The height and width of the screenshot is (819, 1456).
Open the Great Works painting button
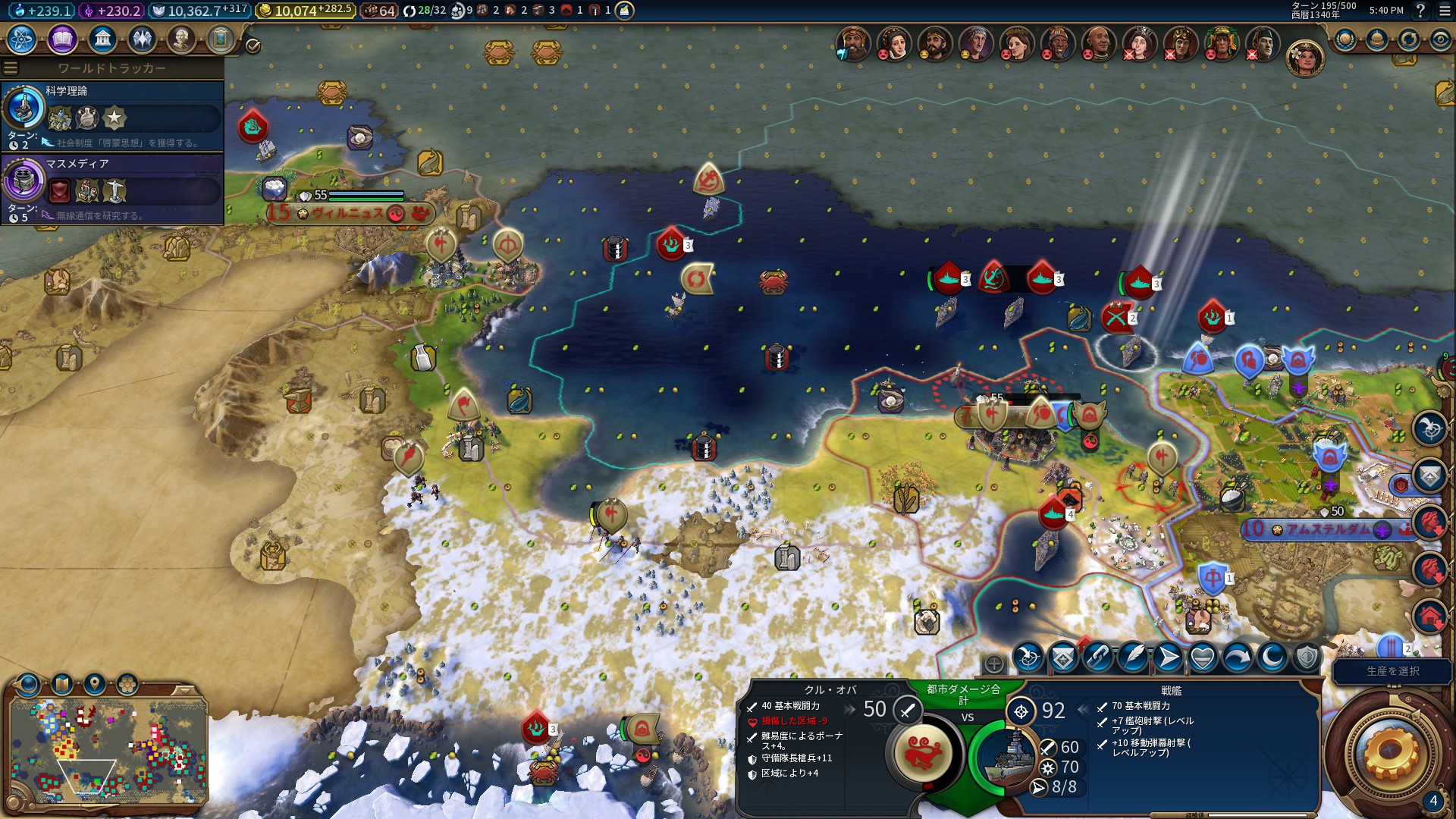point(221,39)
